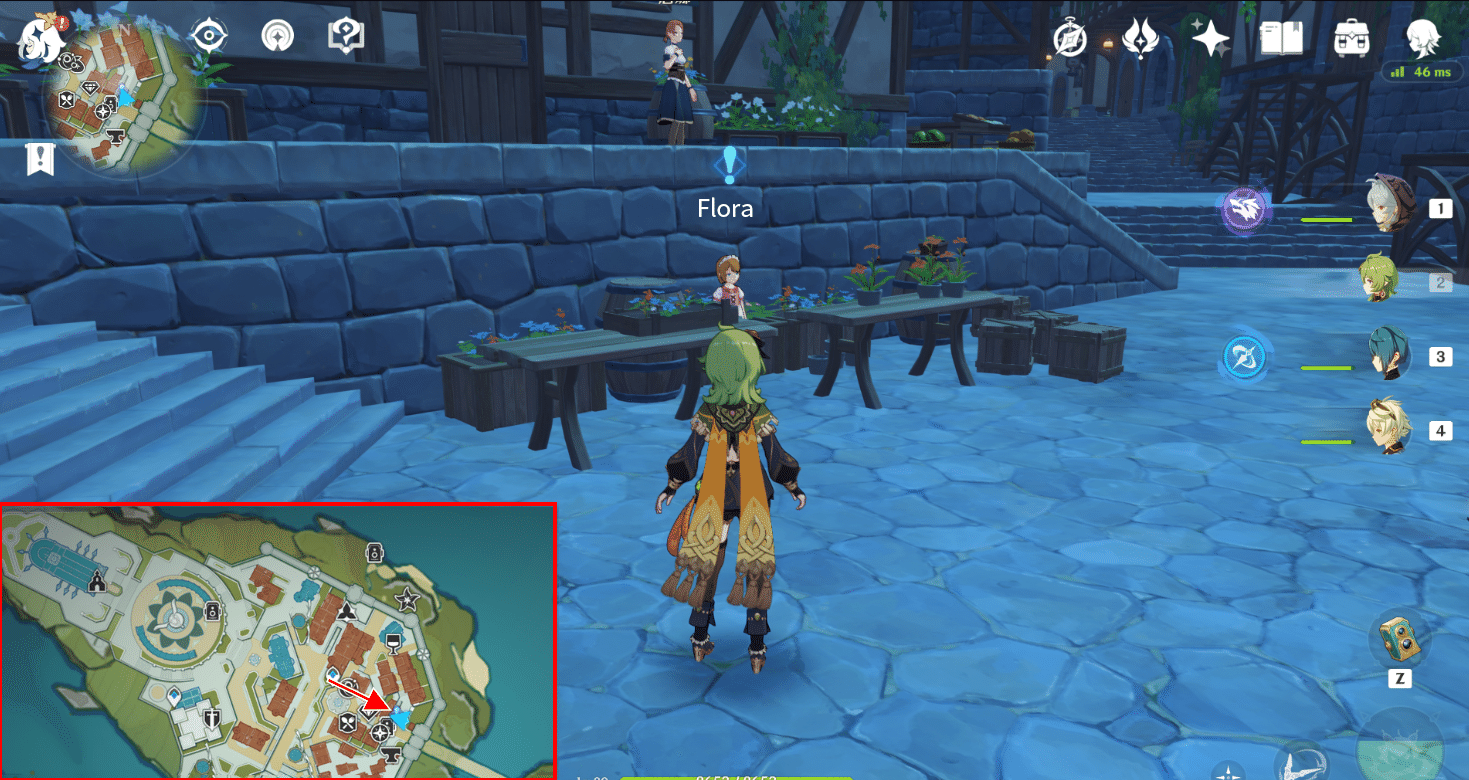Open the Inventory backpack
The width and height of the screenshot is (1469, 780).
click(x=1352, y=38)
